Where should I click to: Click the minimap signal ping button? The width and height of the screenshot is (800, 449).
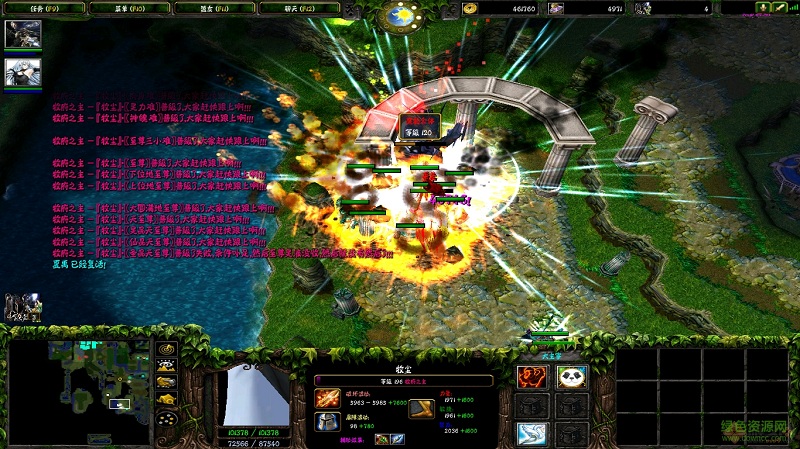pyautogui.click(x=165, y=348)
